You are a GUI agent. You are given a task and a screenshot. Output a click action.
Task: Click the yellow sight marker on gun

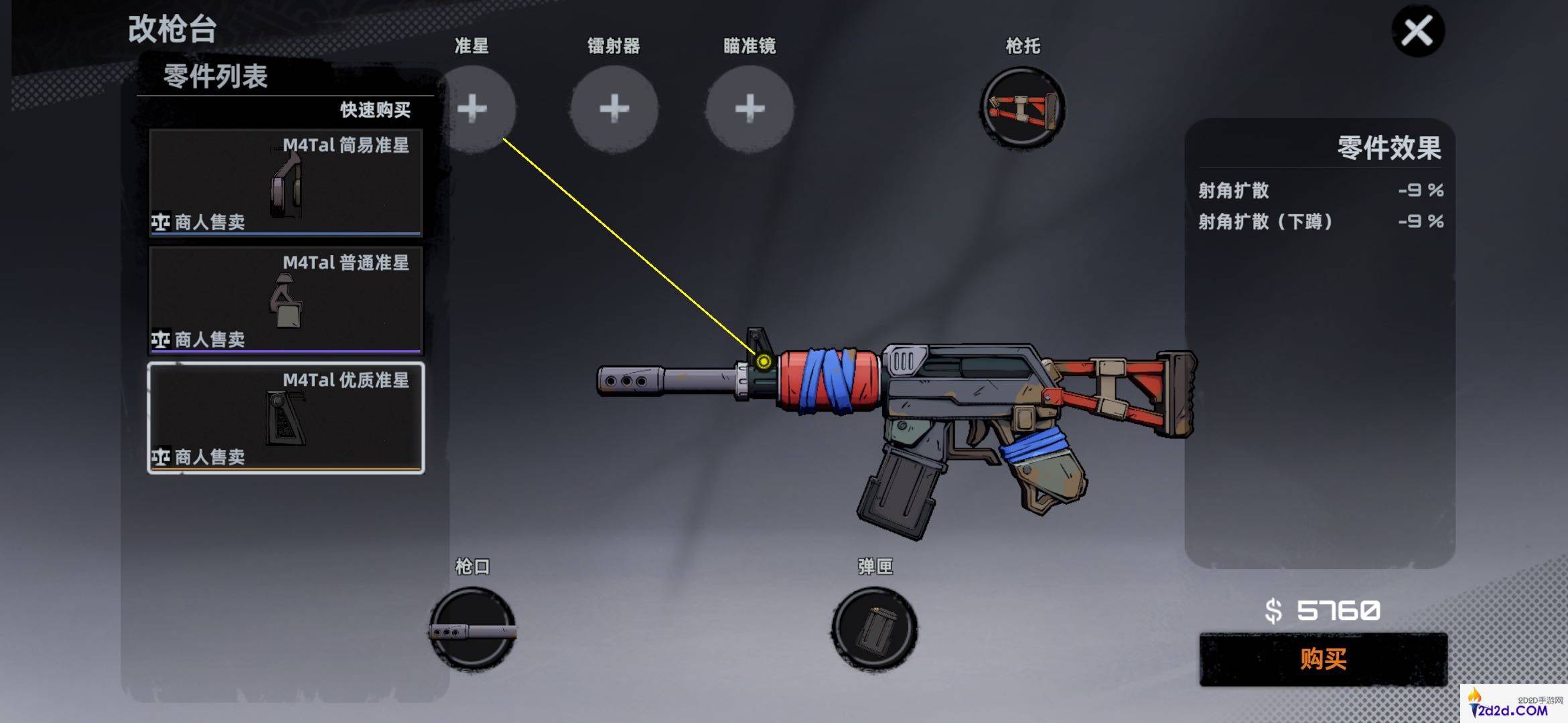(764, 362)
